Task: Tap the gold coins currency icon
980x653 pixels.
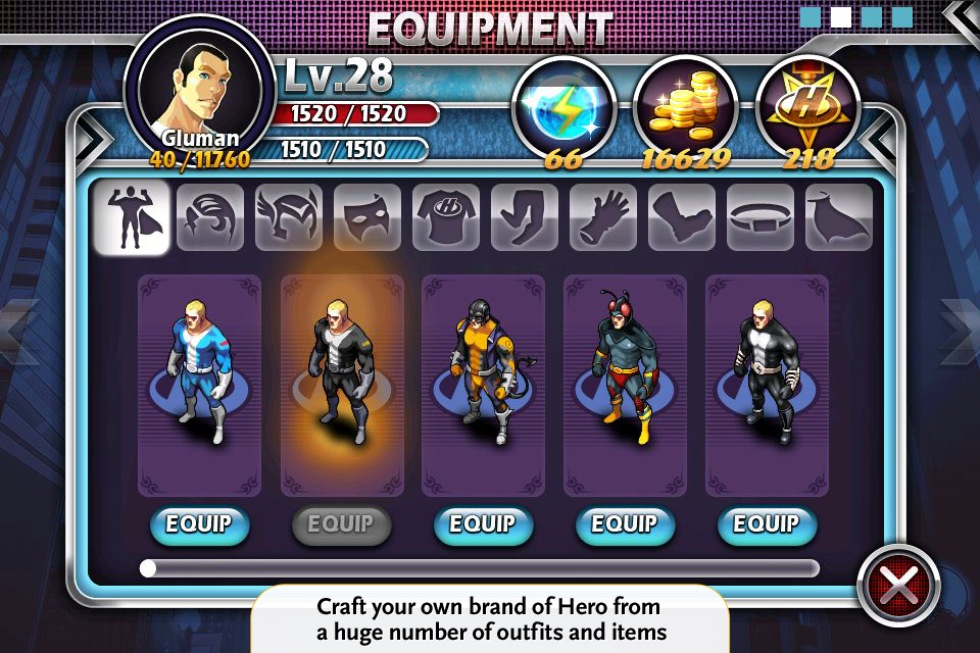Action: point(685,107)
